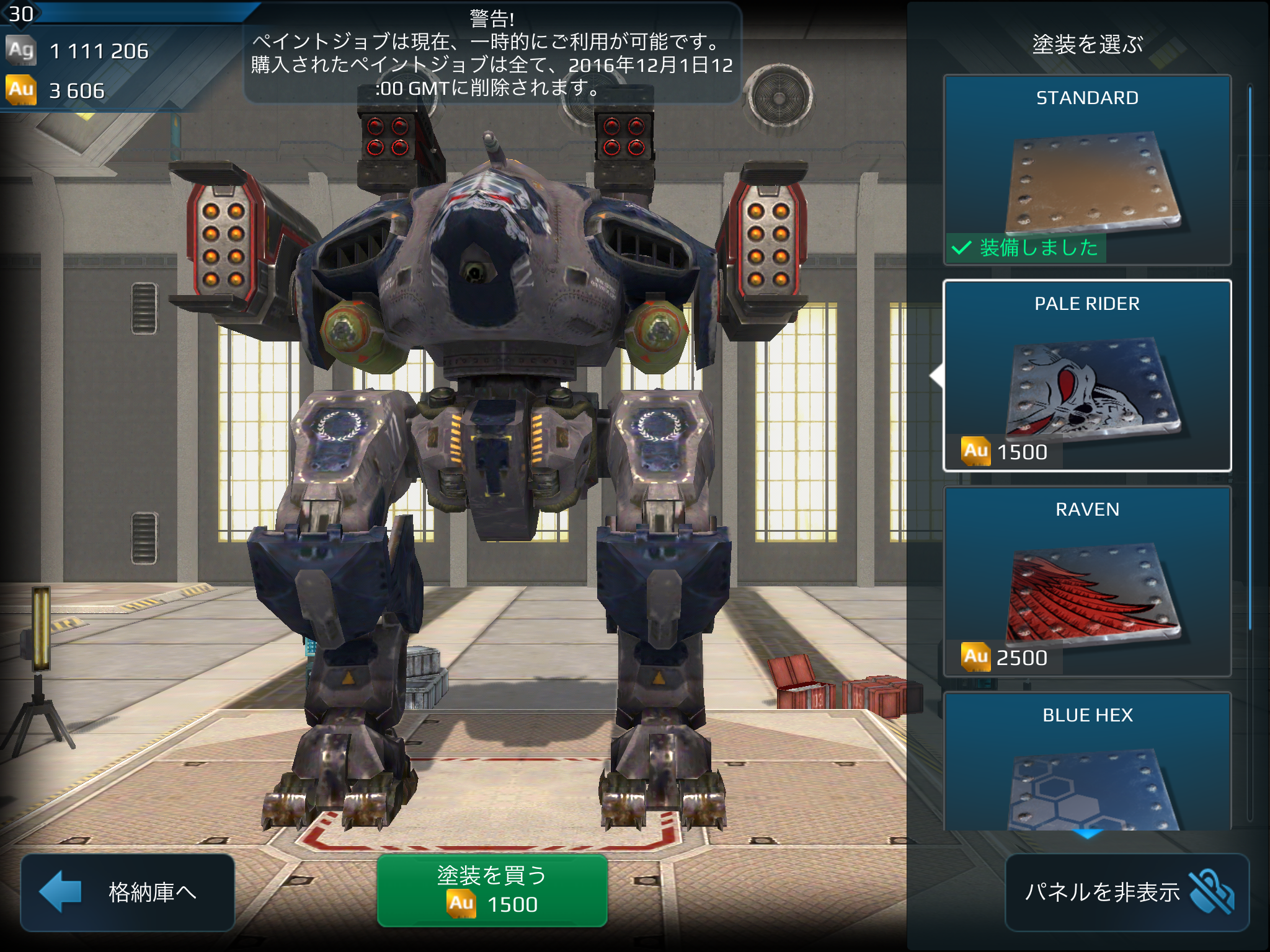Select the BLUE HEX paint job
Screen dimensions: 1270x952
click(1086, 762)
